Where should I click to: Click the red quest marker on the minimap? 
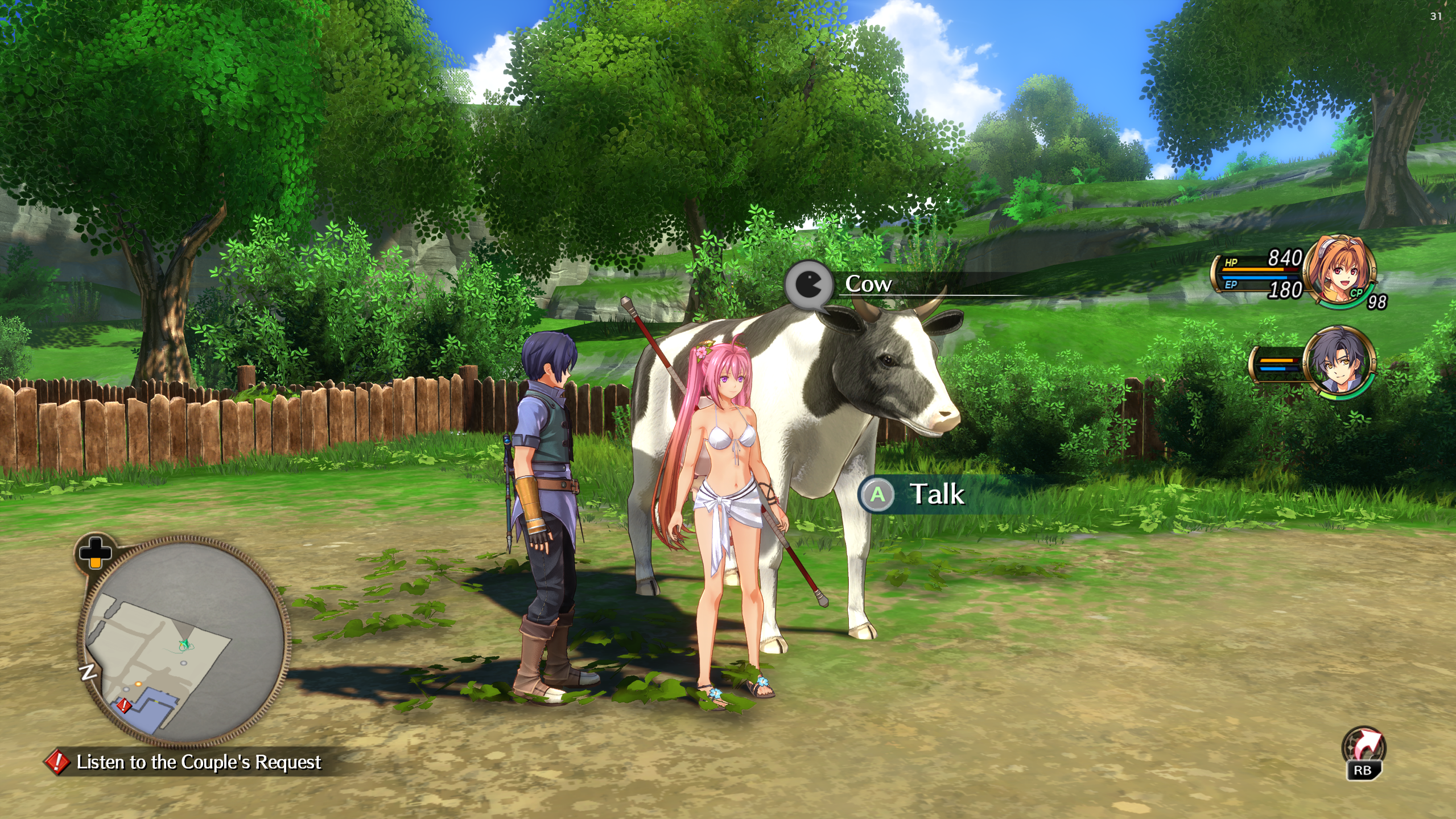123,706
